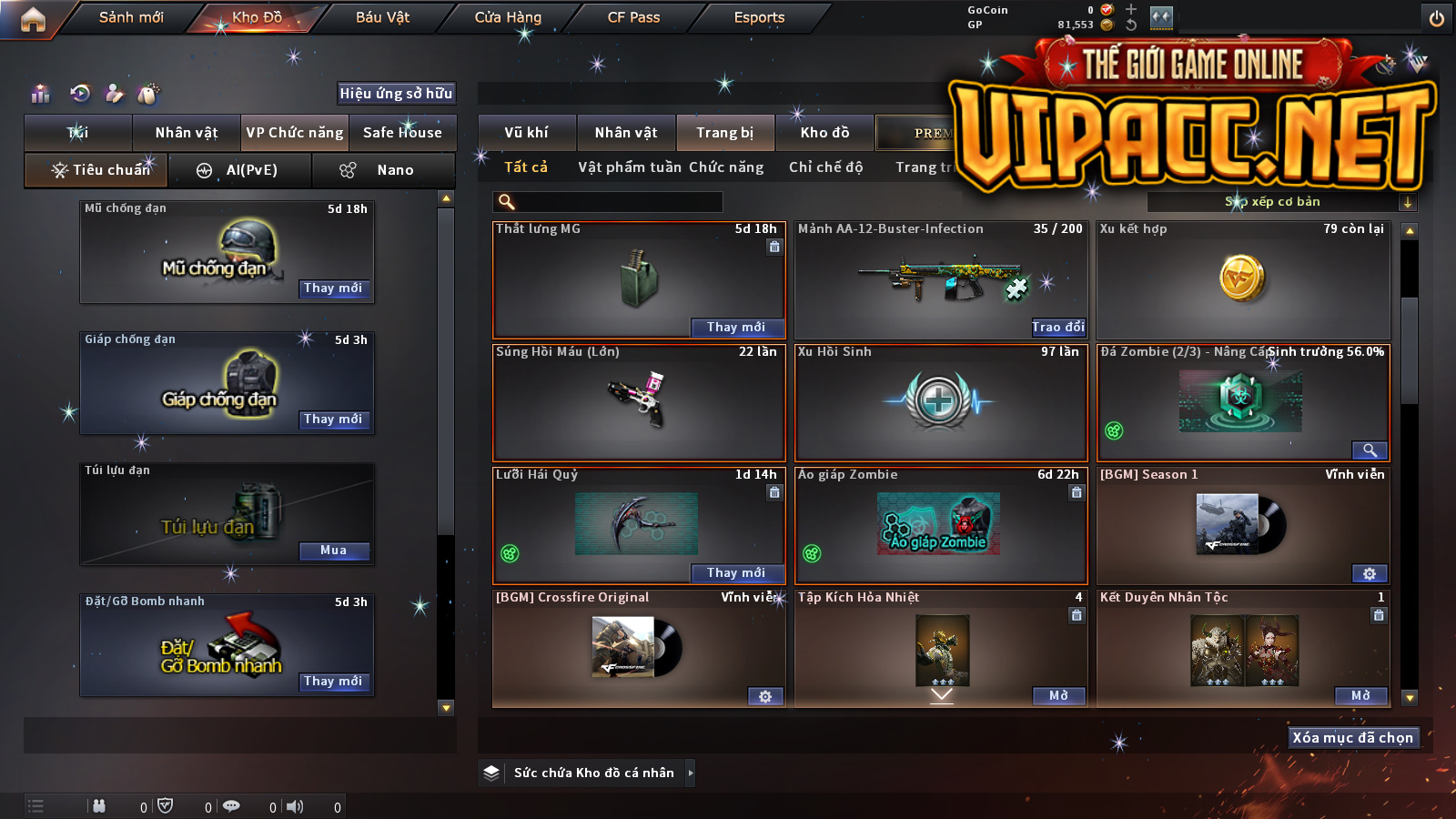Screen dimensions: 1456x819
Task: Open the Sảnh mới lobby tab
Action: click(x=131, y=17)
